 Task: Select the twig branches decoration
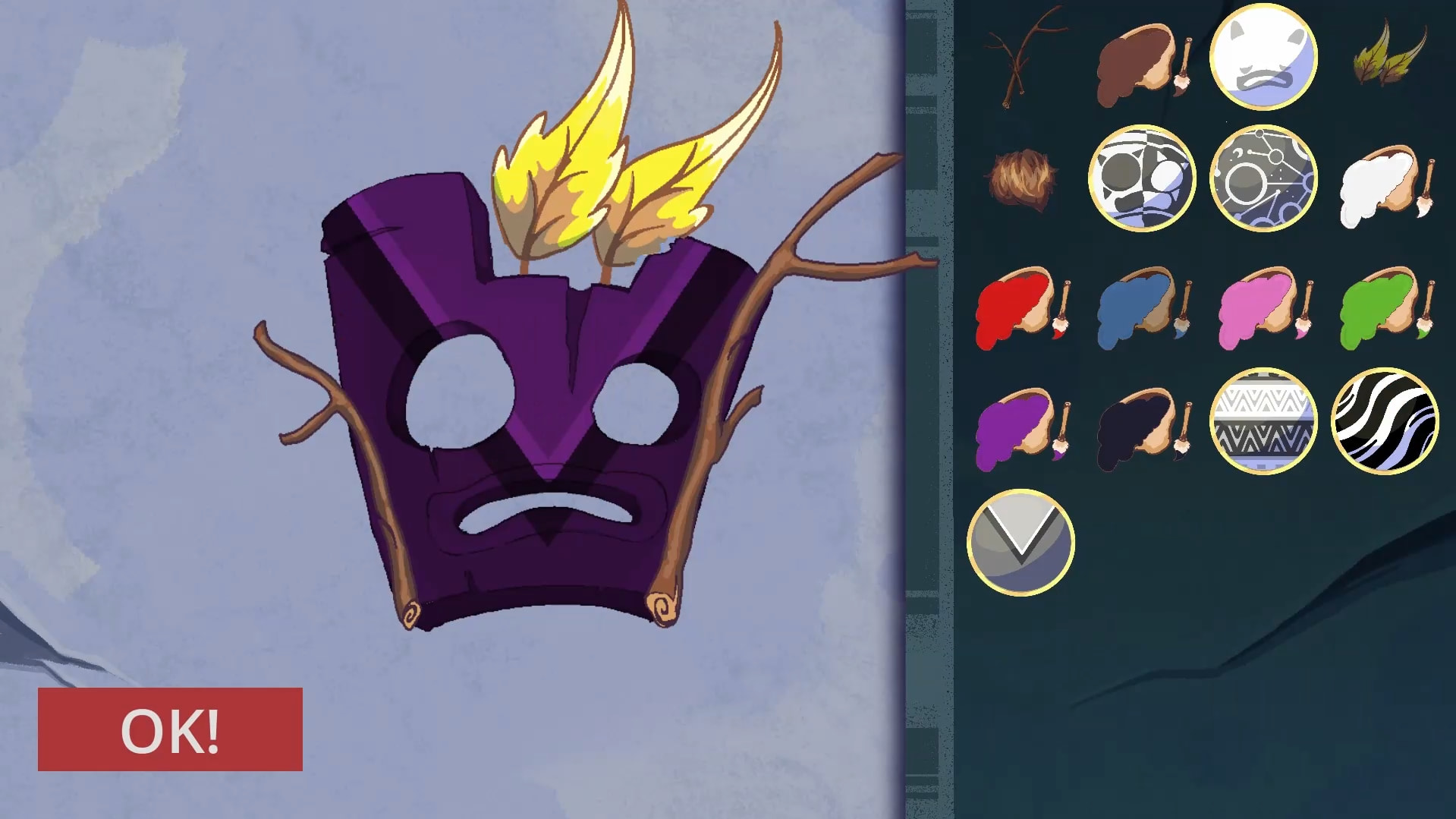pyautogui.click(x=1021, y=58)
